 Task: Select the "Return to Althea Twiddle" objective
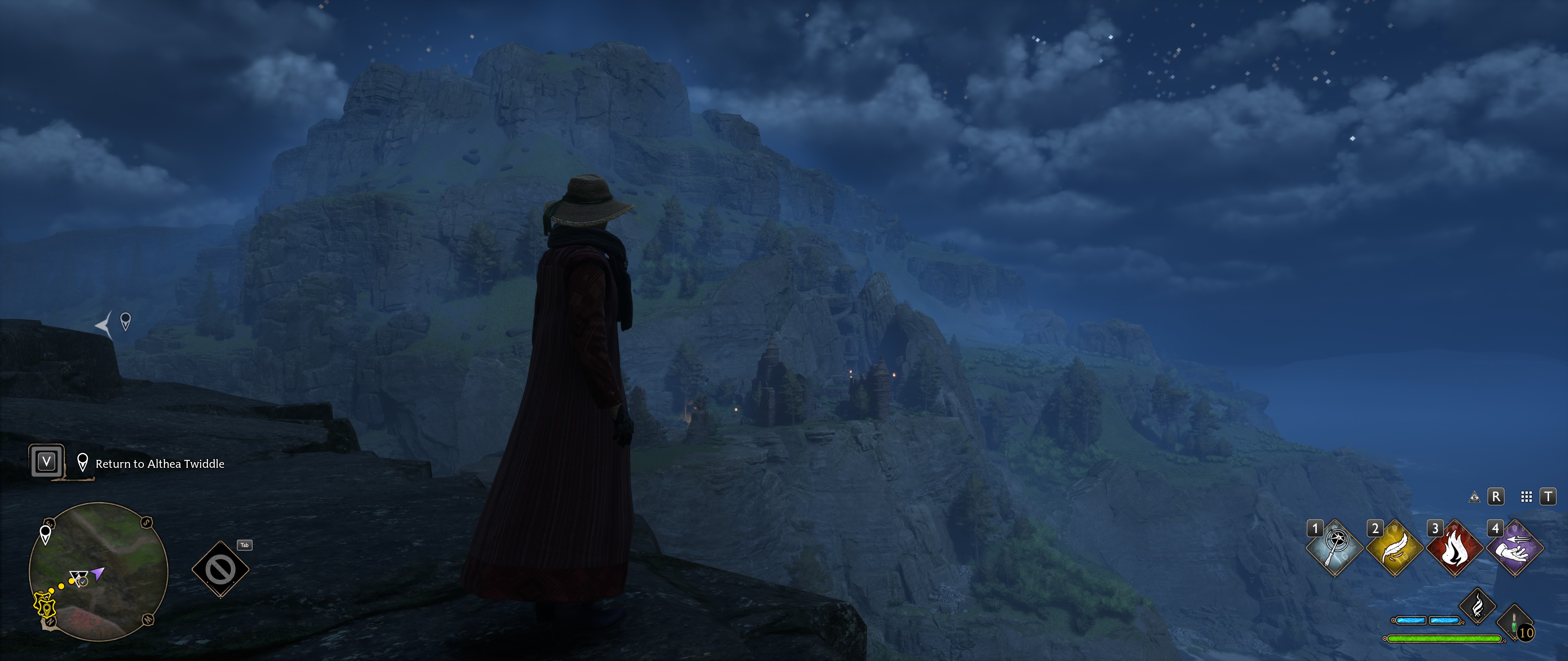[x=160, y=464]
